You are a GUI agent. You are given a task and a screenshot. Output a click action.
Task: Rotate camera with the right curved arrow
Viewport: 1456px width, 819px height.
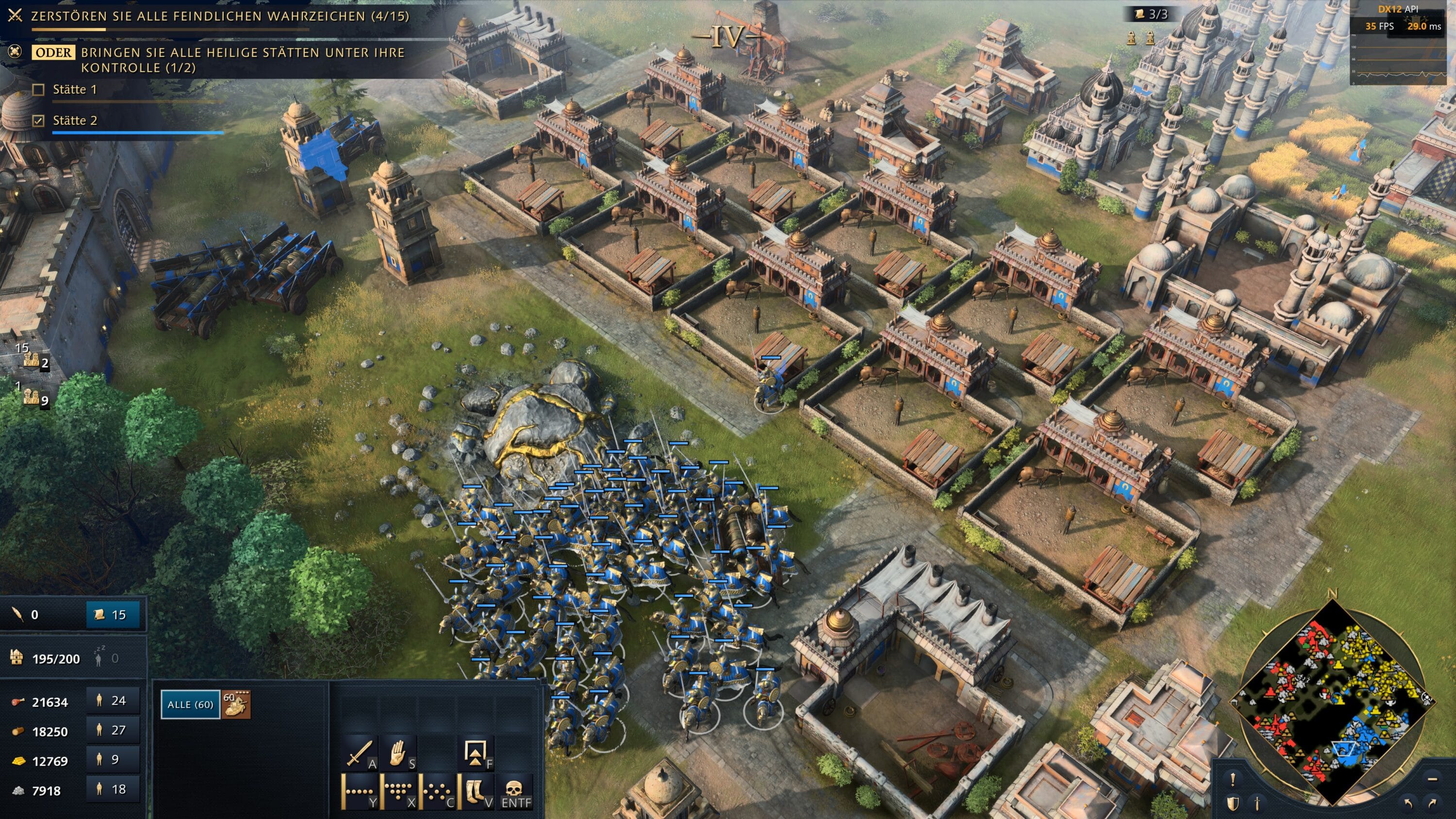(1432, 803)
